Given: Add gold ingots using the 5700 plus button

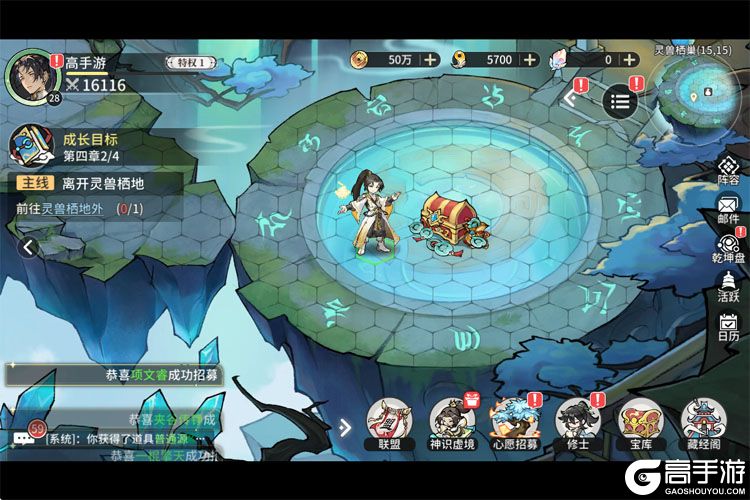Looking at the screenshot, I should tap(531, 60).
